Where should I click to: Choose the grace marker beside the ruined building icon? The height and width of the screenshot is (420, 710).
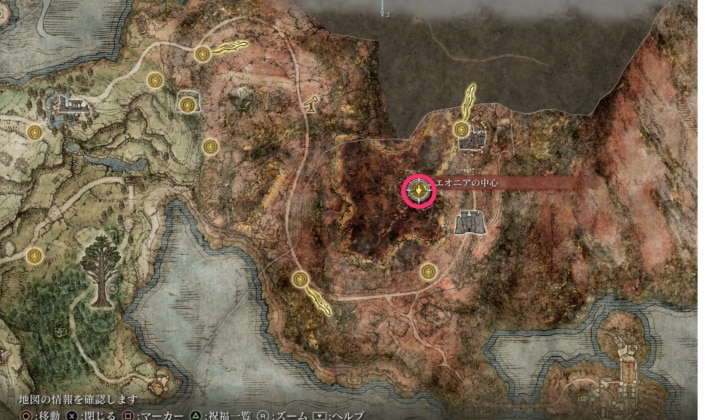click(461, 129)
